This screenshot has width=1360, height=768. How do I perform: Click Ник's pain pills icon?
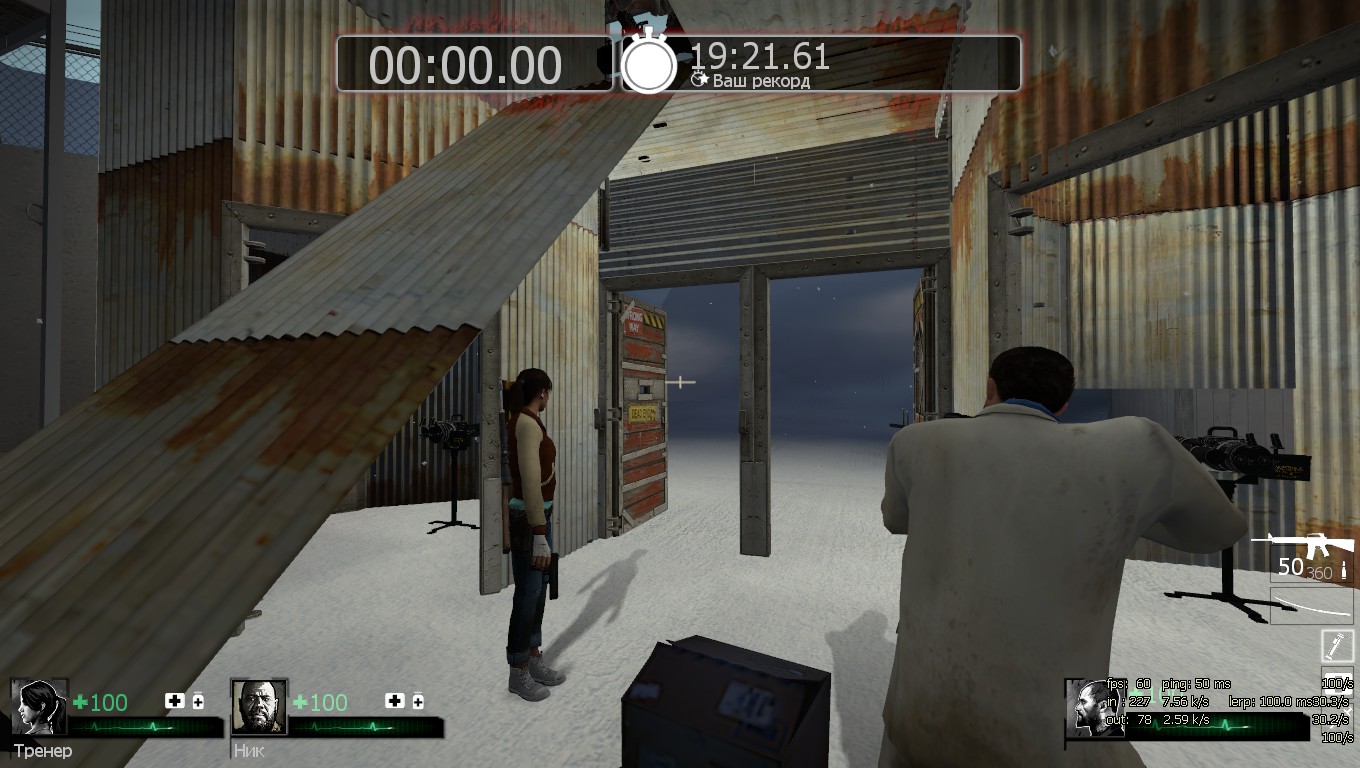pyautogui.click(x=418, y=701)
